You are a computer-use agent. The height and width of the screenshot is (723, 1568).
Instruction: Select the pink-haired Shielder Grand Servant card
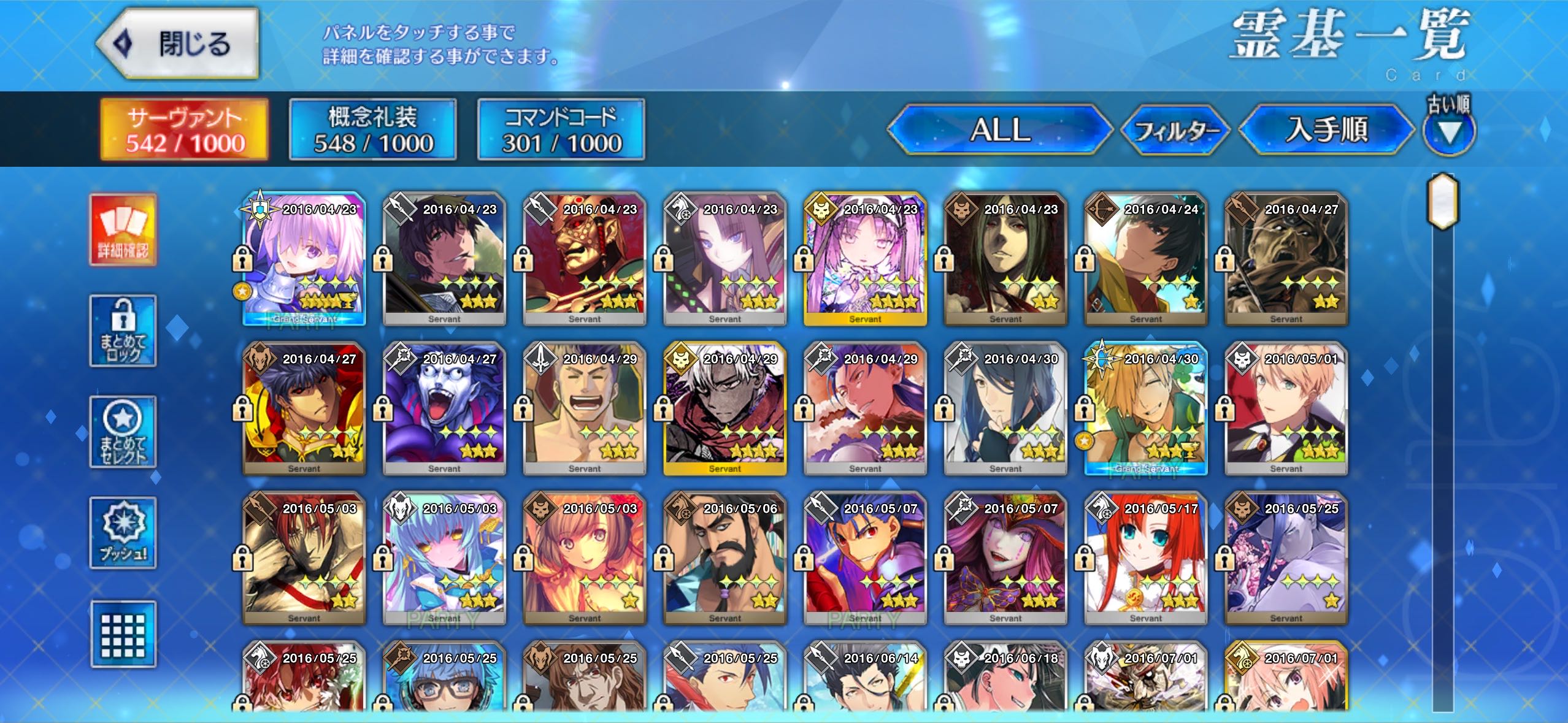(x=304, y=259)
